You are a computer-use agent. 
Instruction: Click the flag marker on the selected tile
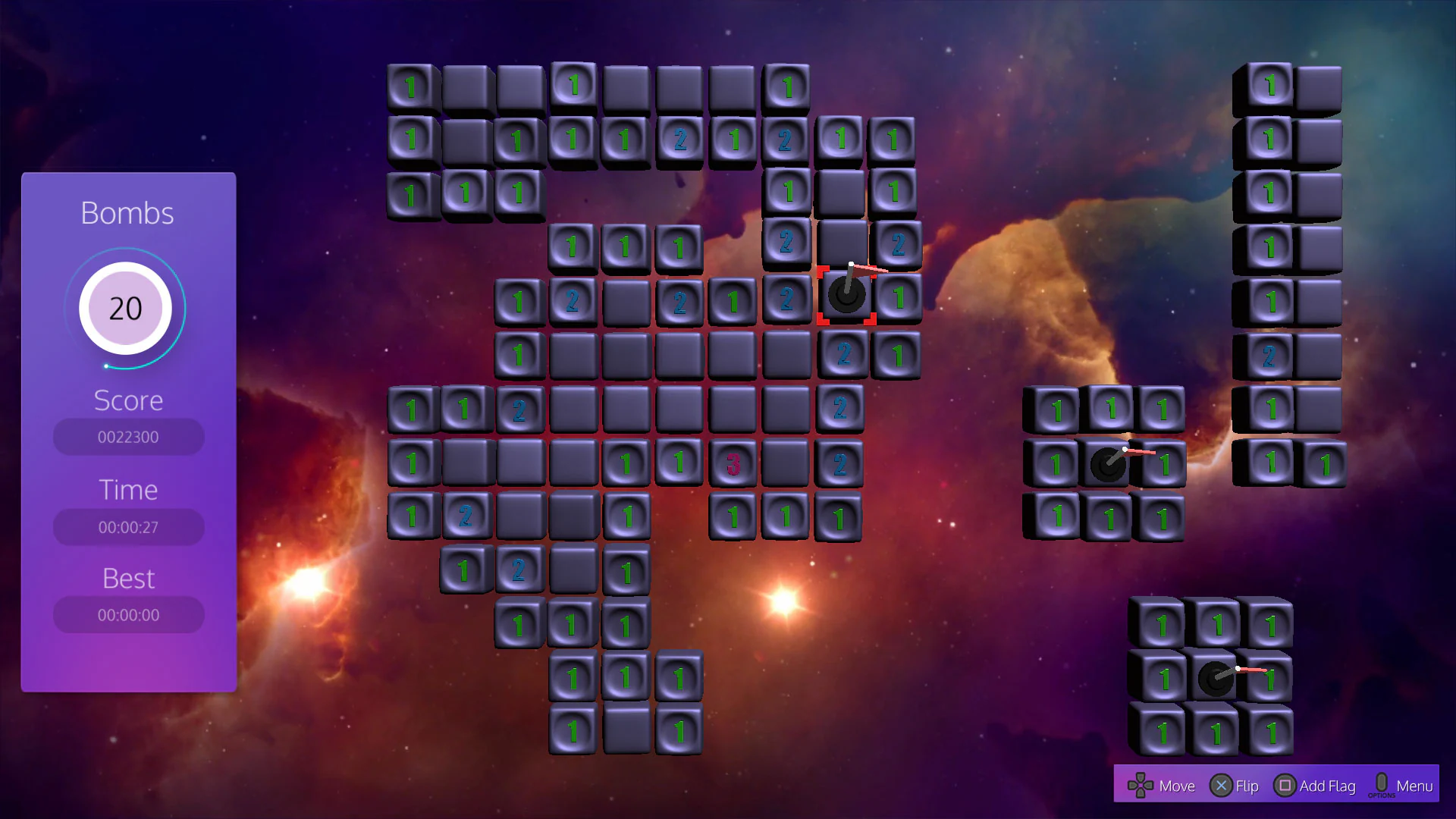tap(846, 296)
